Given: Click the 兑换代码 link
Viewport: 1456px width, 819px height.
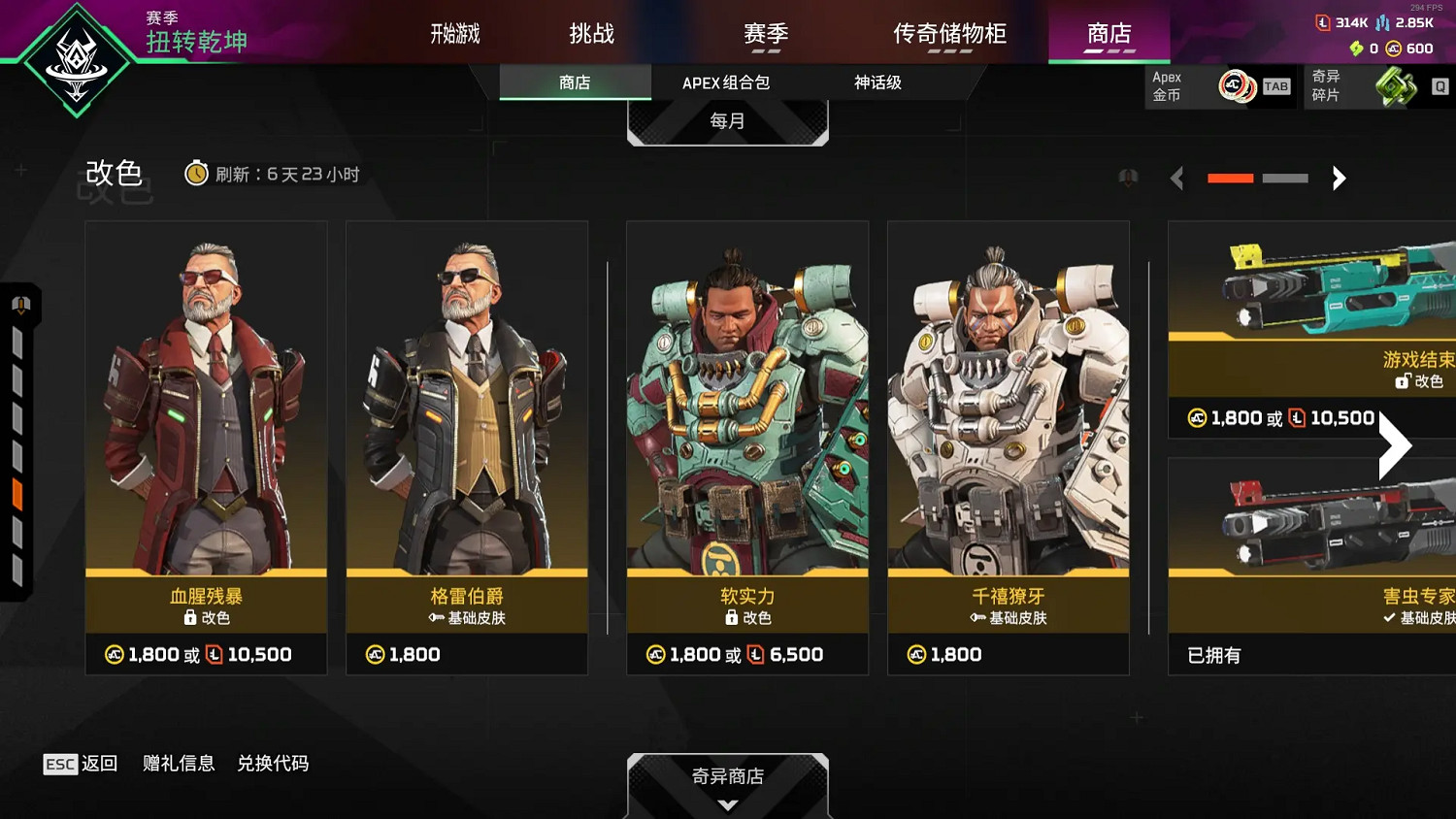Looking at the screenshot, I should (x=273, y=764).
